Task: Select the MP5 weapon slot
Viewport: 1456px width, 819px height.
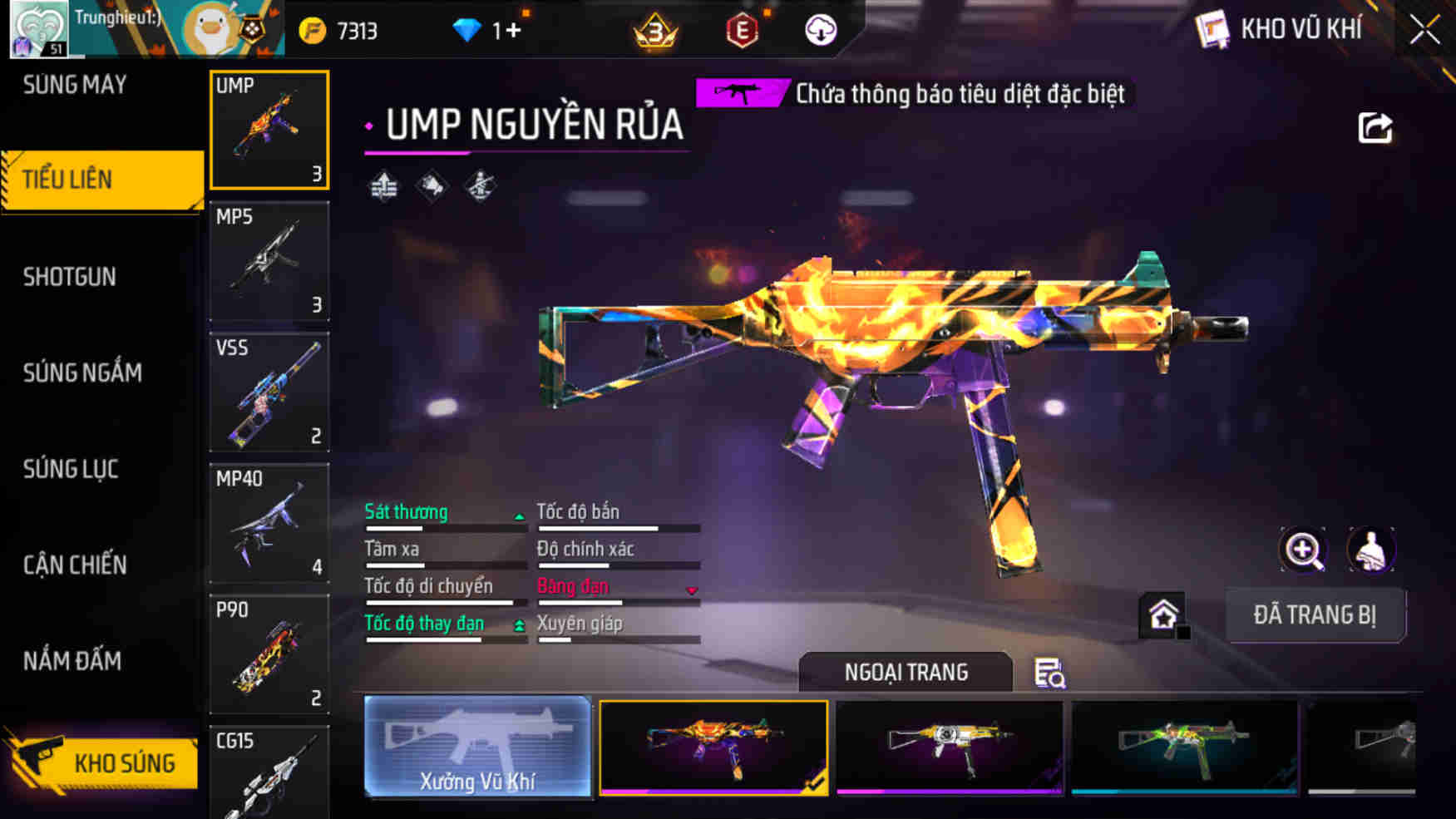Action: (269, 261)
